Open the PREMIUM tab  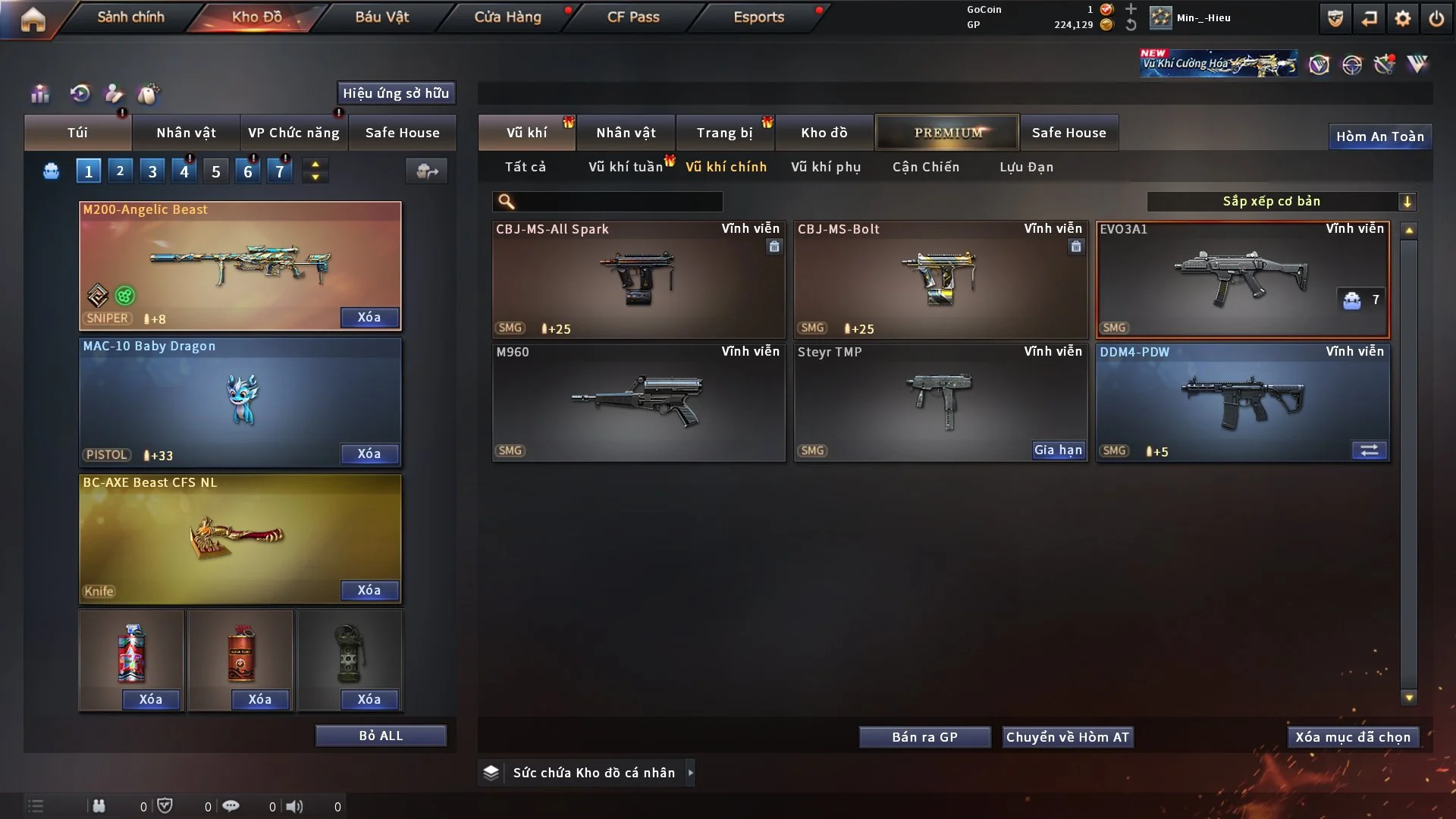click(947, 133)
